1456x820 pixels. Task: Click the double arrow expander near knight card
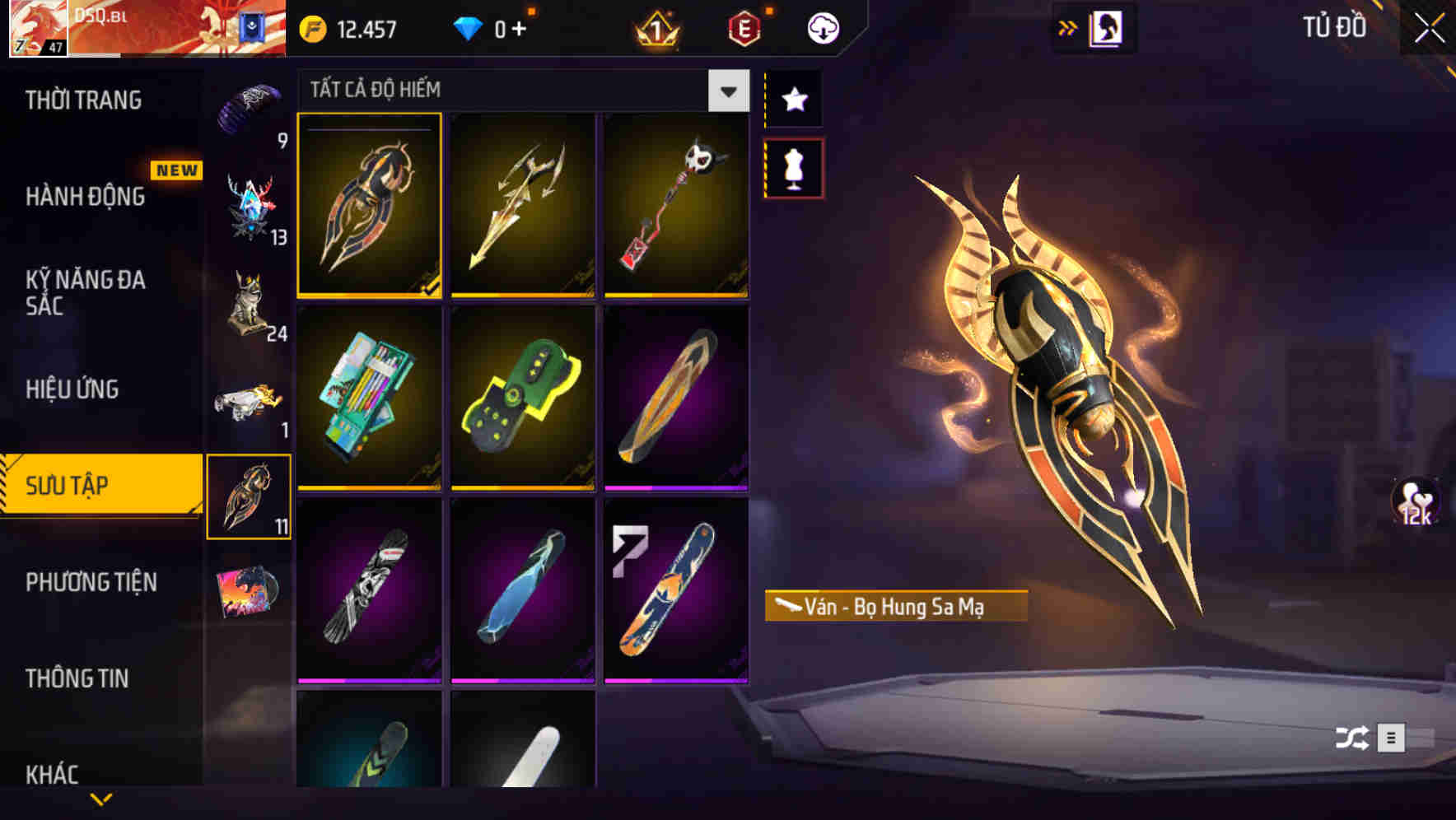(x=1066, y=26)
